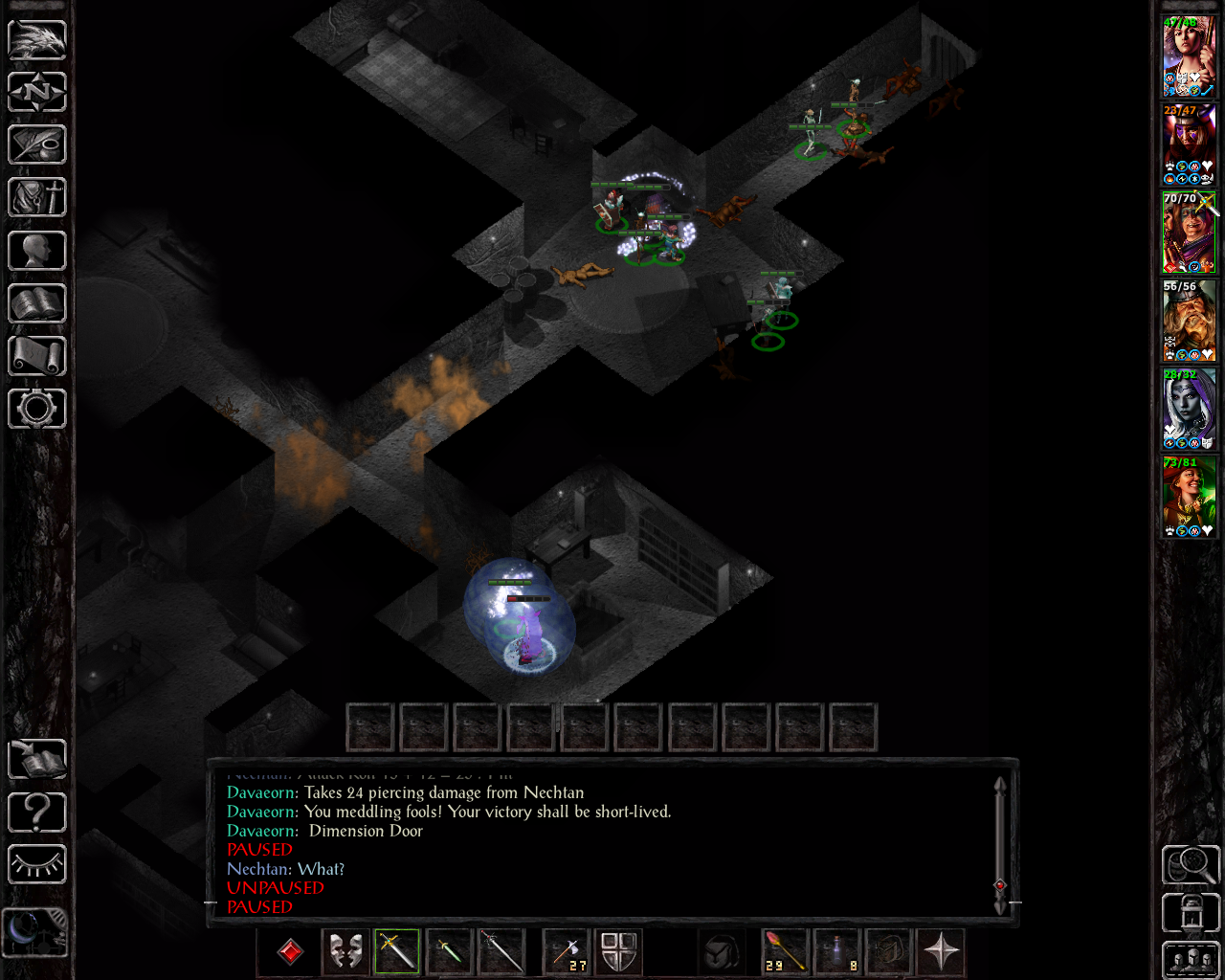This screenshot has height=980, width=1225.
Task: Equip the green short sword quick weapon
Action: [x=449, y=952]
